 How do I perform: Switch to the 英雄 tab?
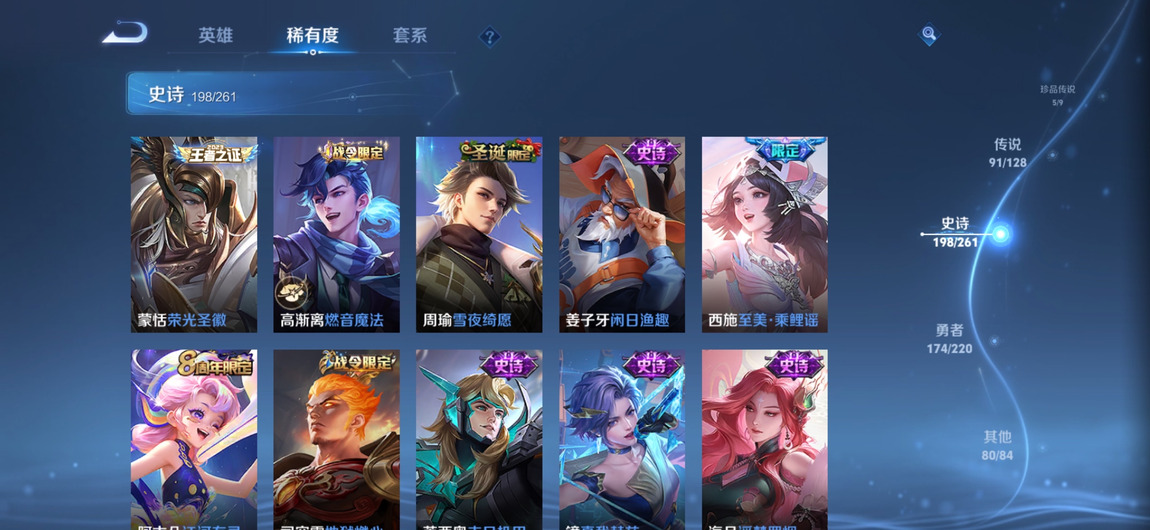[215, 35]
